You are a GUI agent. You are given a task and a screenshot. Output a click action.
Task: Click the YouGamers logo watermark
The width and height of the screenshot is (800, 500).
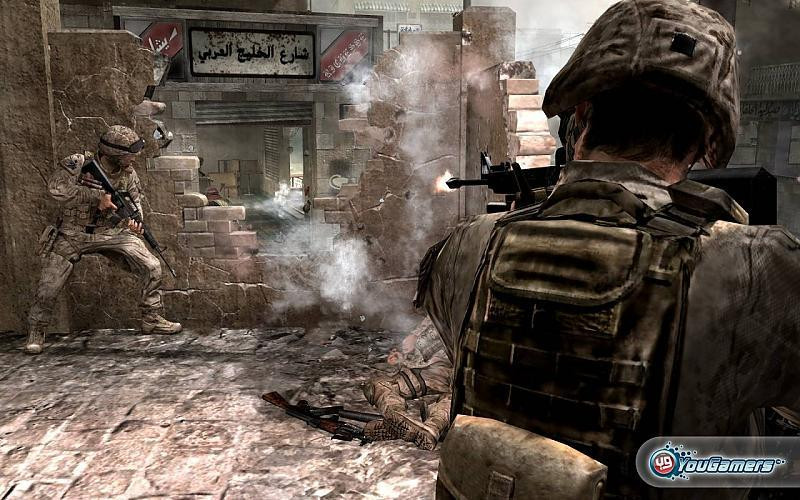tap(716, 463)
